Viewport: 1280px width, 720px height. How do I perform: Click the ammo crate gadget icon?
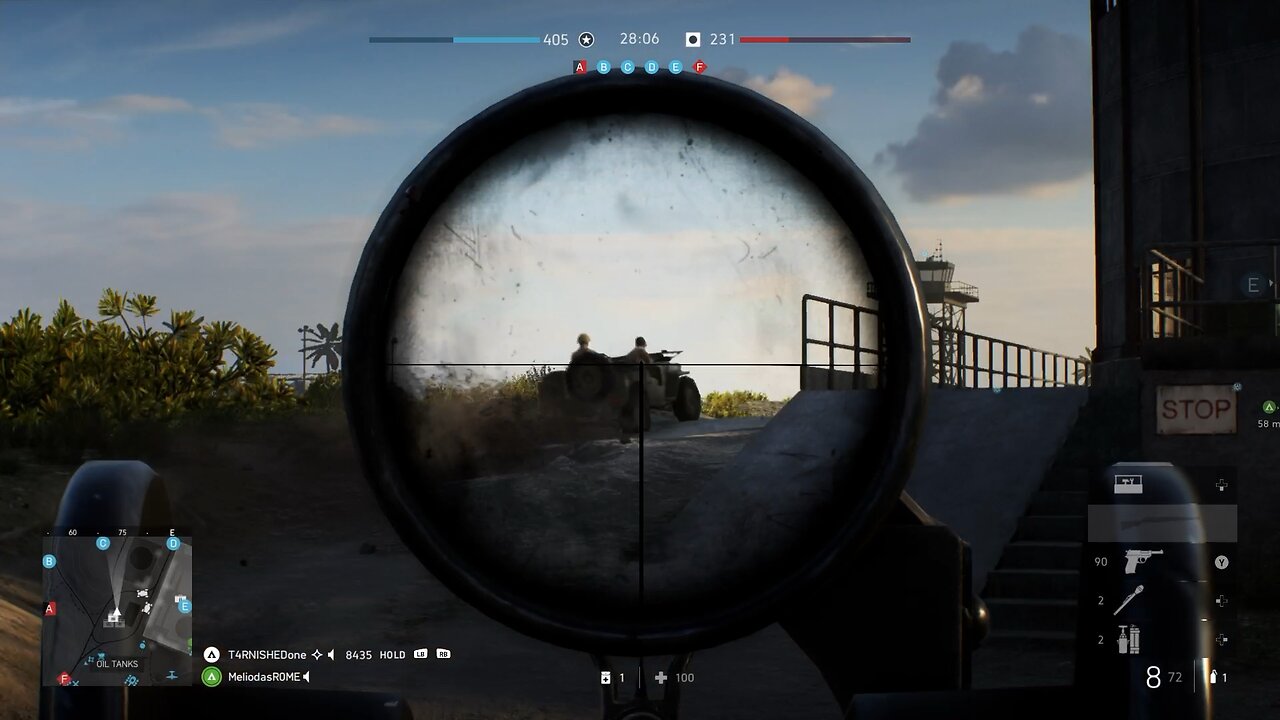1128,482
